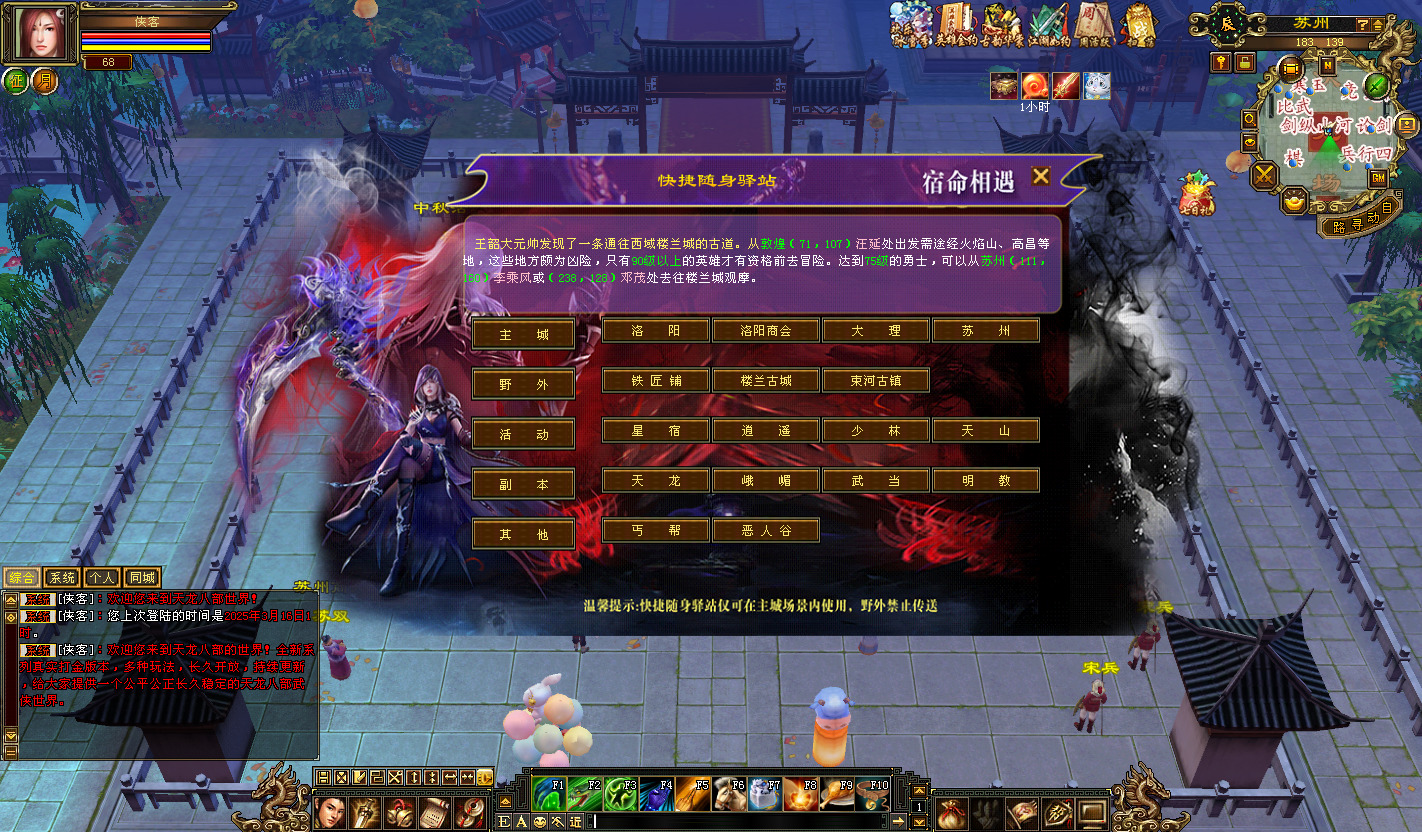Teleport to 少林 from the travel panel
1422x832 pixels.
[x=875, y=430]
